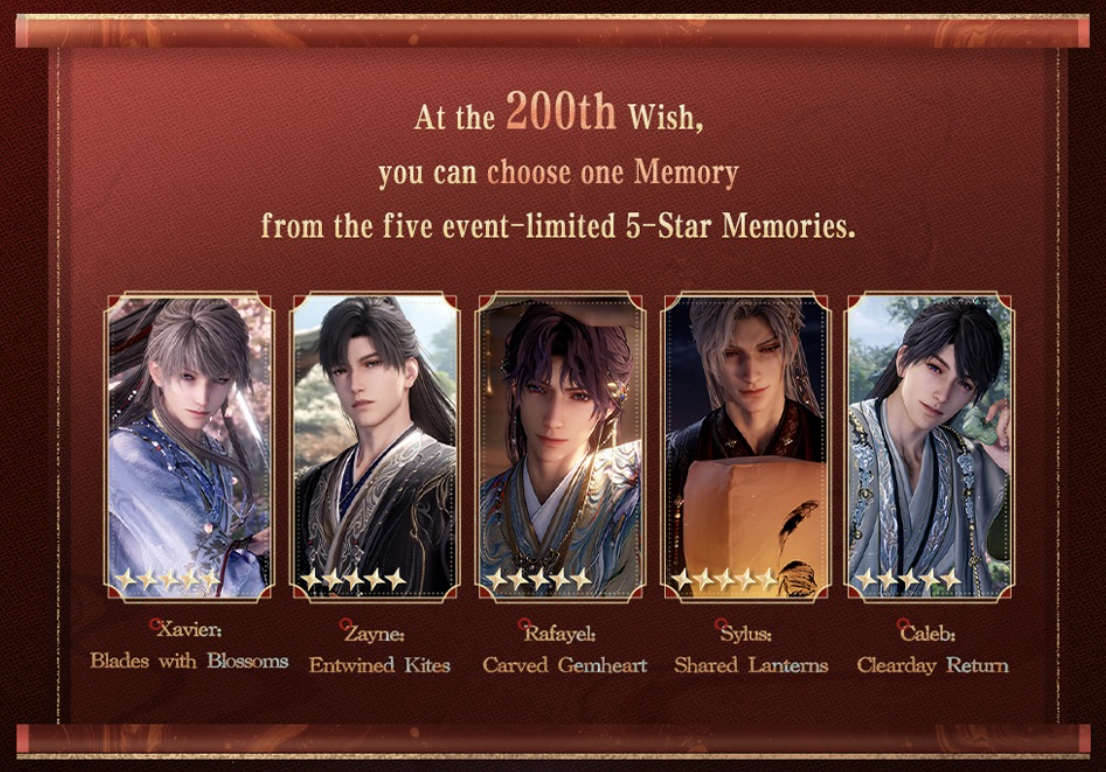Choose Zayne's Entwined Kites memory card
The height and width of the screenshot is (772, 1106).
coord(375,447)
